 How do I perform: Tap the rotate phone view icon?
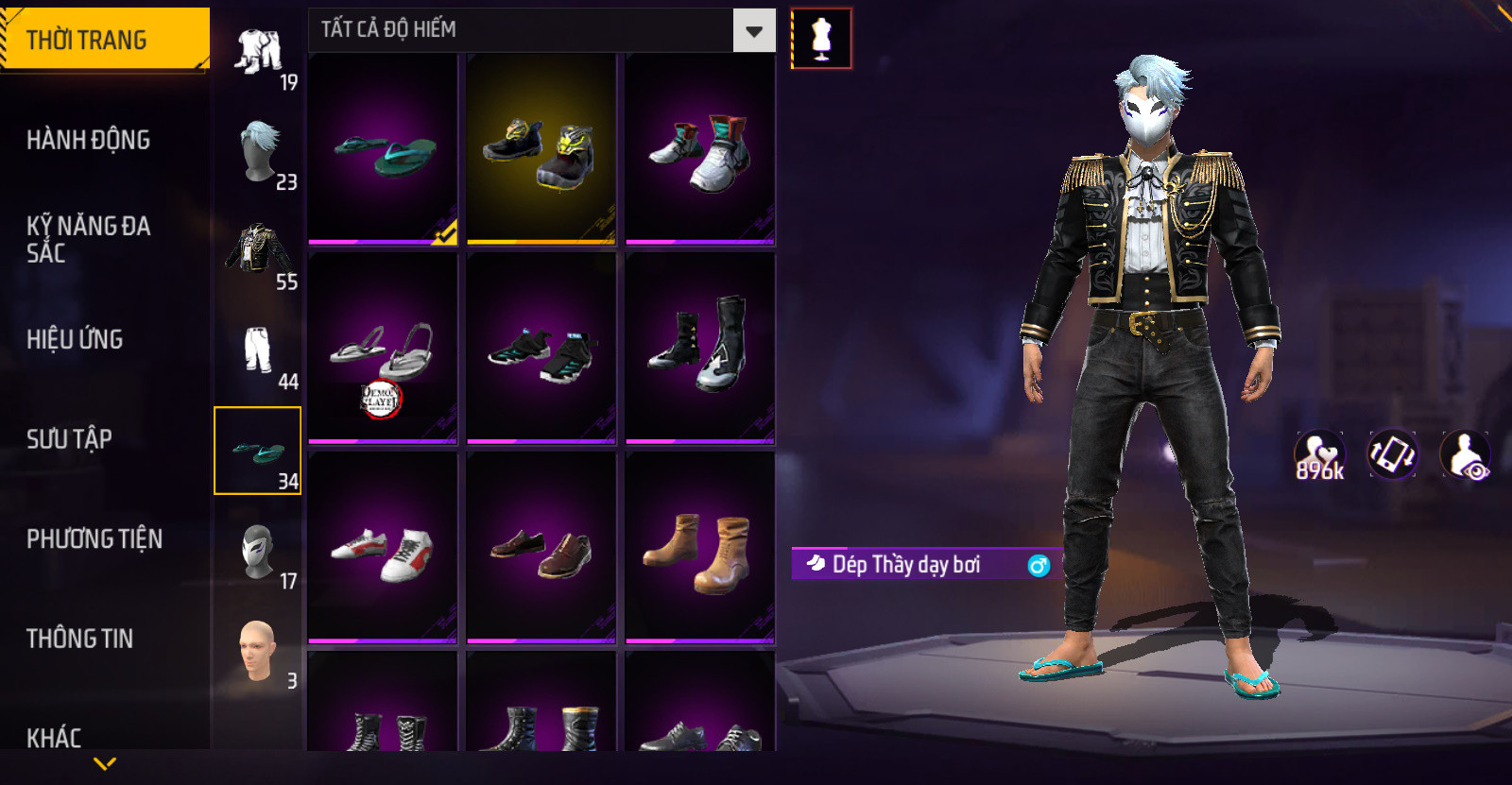[x=1392, y=454]
